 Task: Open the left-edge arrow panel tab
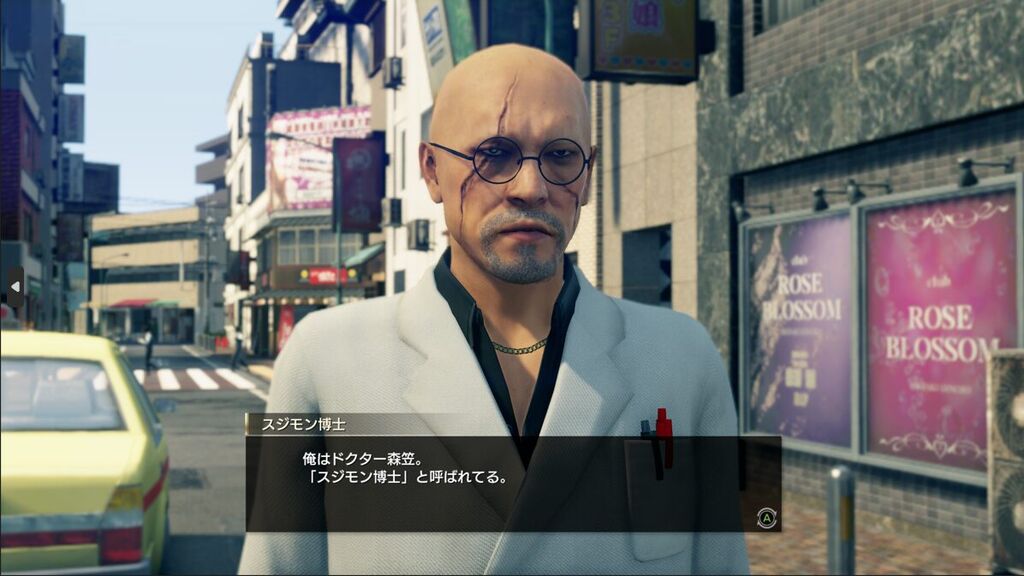click(14, 287)
